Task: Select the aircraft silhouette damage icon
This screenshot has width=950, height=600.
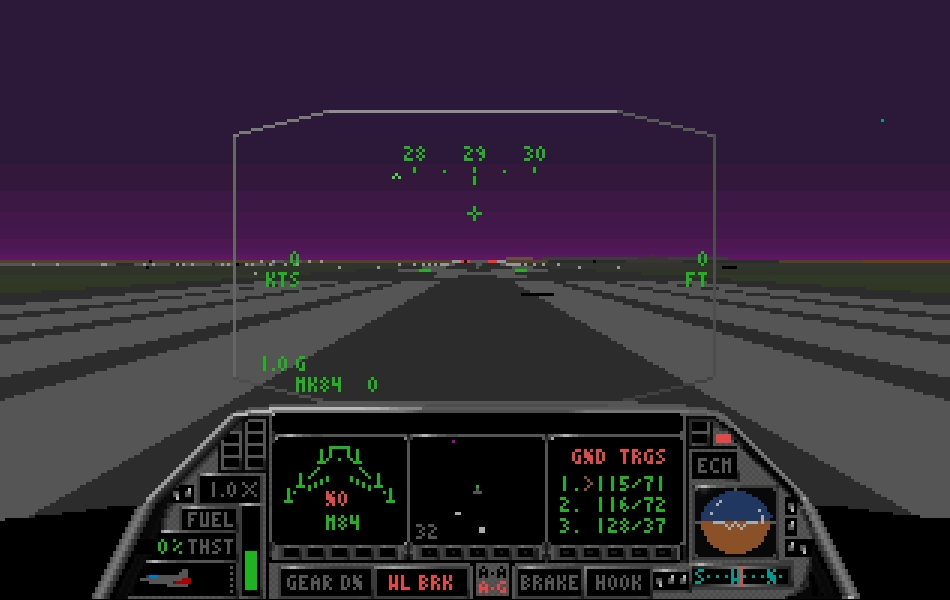Action: pyautogui.click(x=167, y=578)
